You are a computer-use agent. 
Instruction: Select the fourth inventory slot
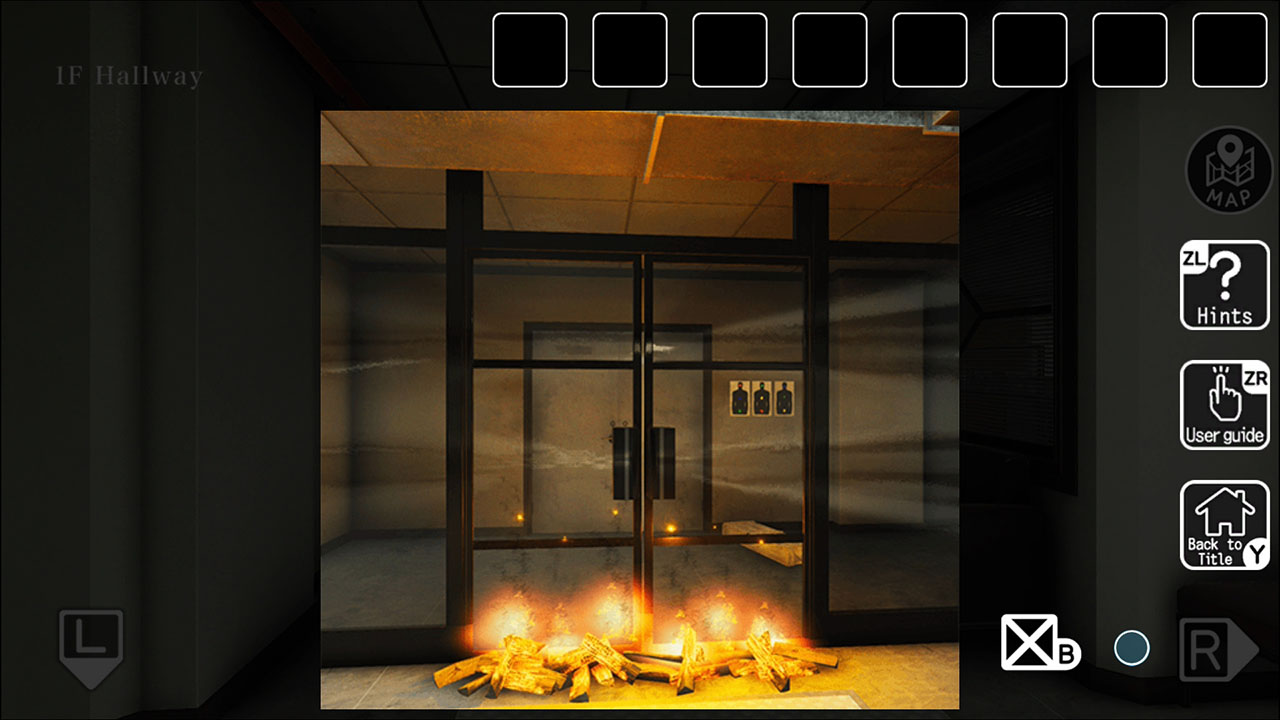coord(829,51)
